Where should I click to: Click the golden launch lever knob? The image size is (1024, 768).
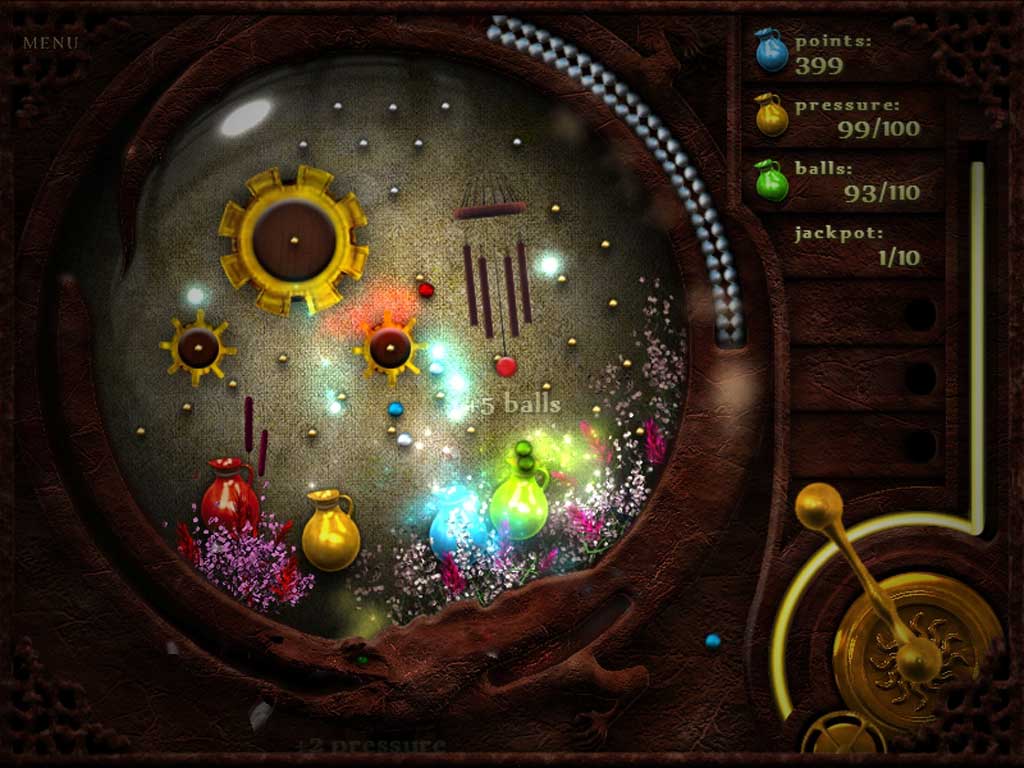pyautogui.click(x=819, y=506)
